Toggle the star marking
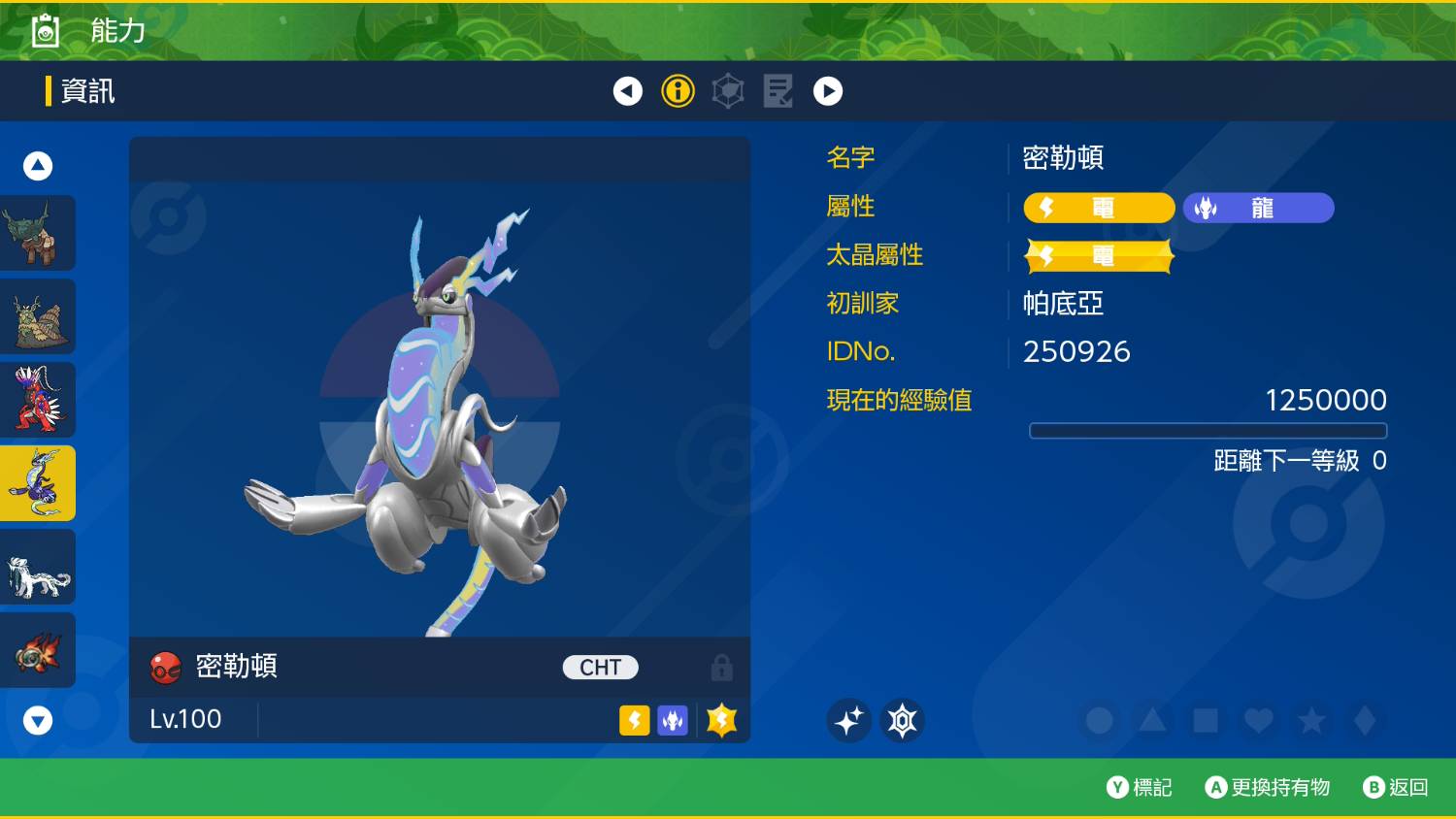 click(x=1311, y=720)
